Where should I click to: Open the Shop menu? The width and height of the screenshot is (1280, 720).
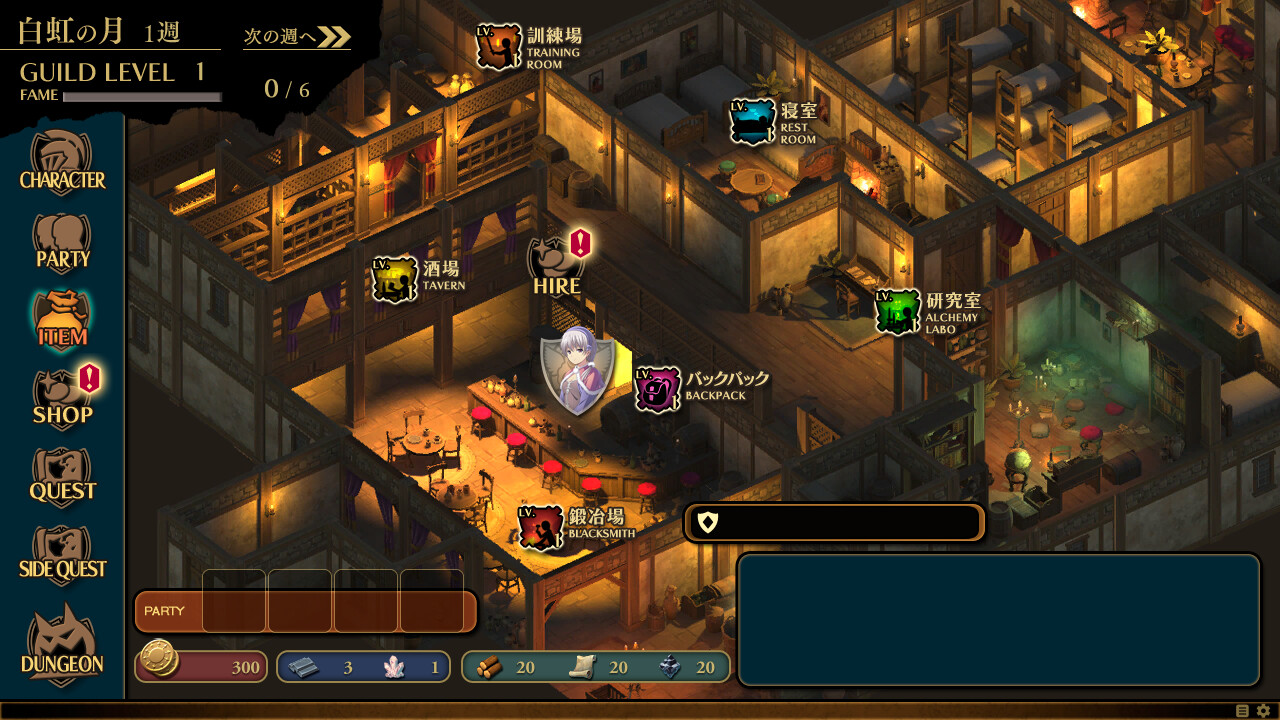coord(62,399)
